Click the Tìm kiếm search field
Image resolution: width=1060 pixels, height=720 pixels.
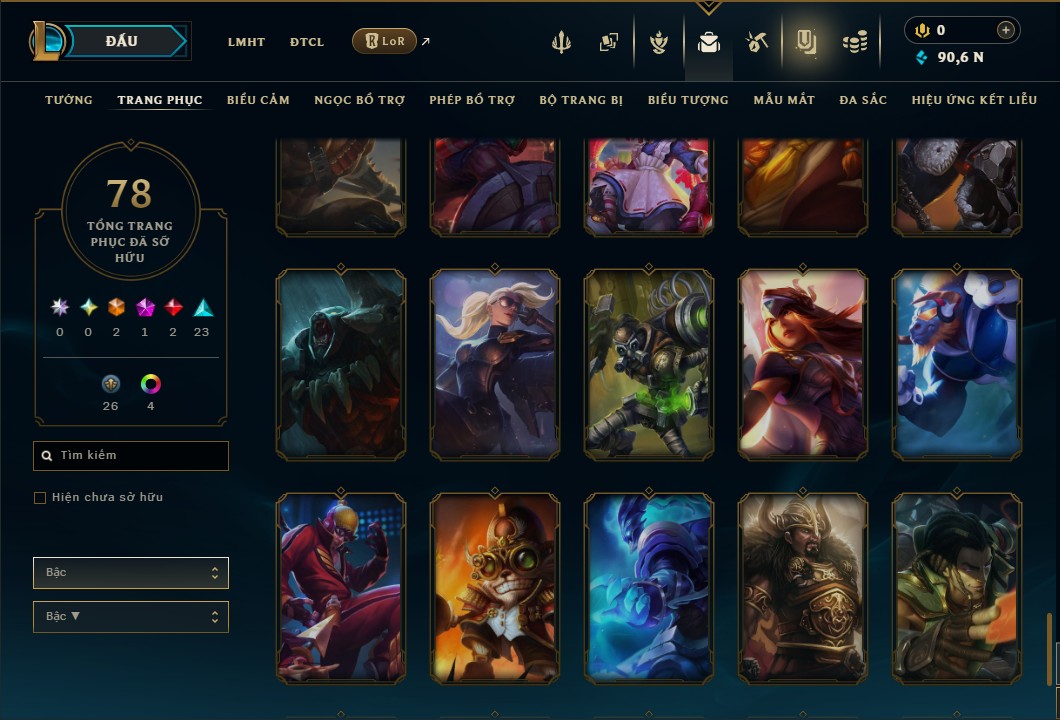[x=131, y=456]
